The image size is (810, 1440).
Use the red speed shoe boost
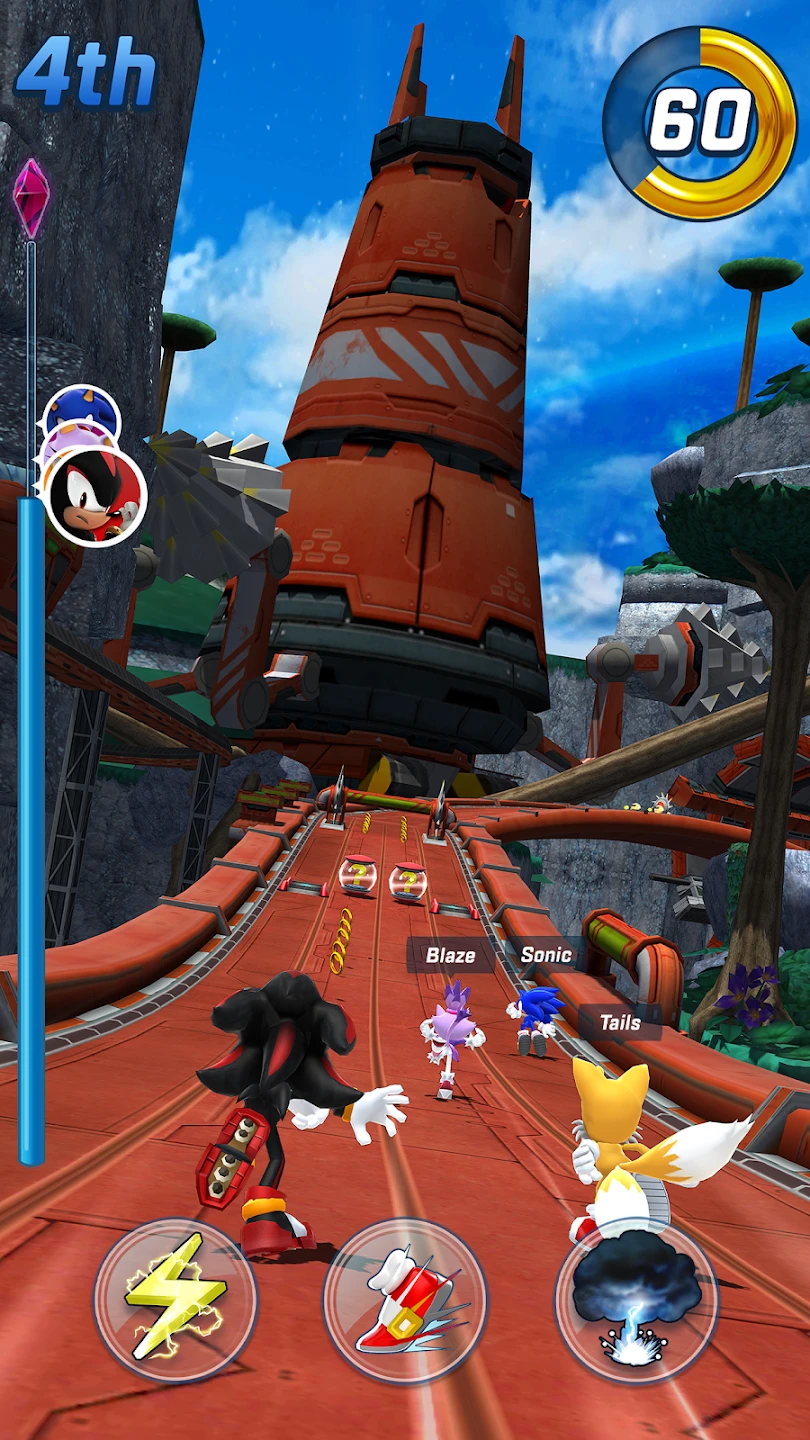click(x=405, y=1300)
